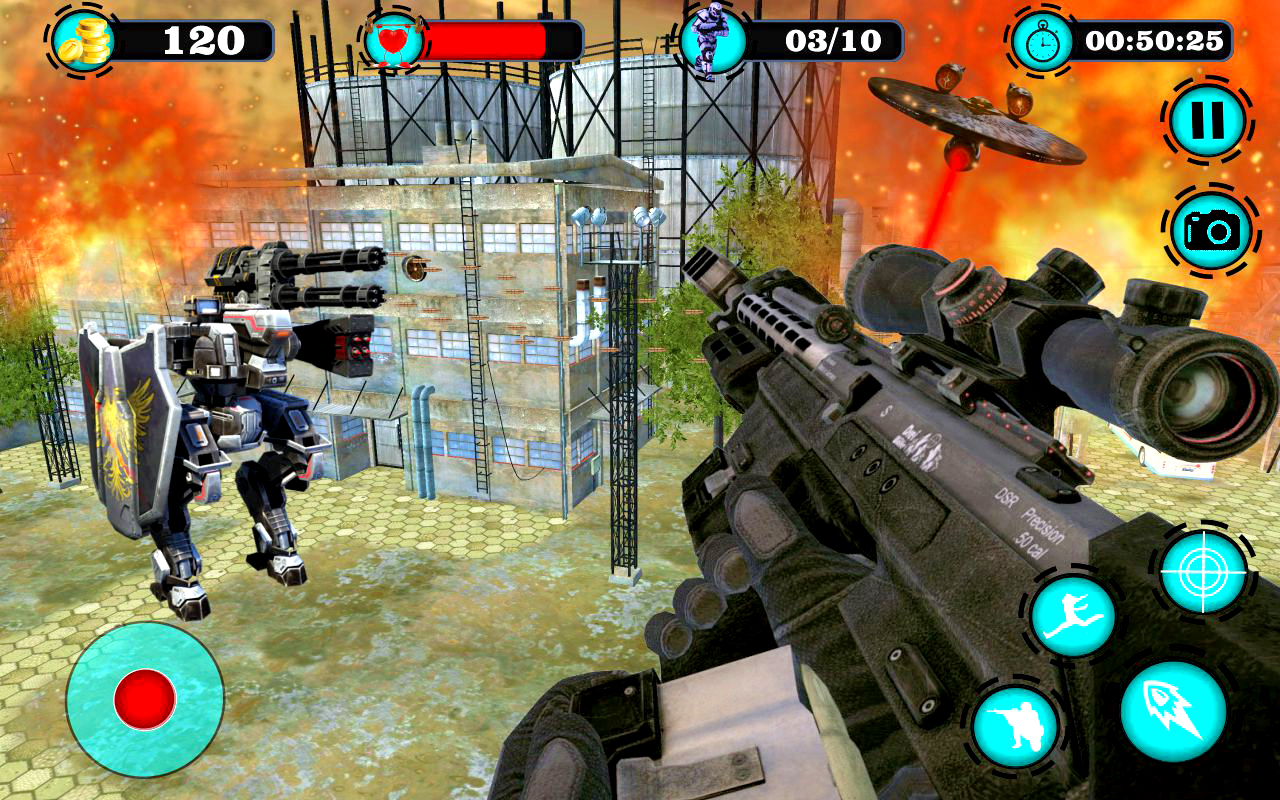Trigger the jumping figure action button
Screen dimensions: 1280x800
[1072, 616]
